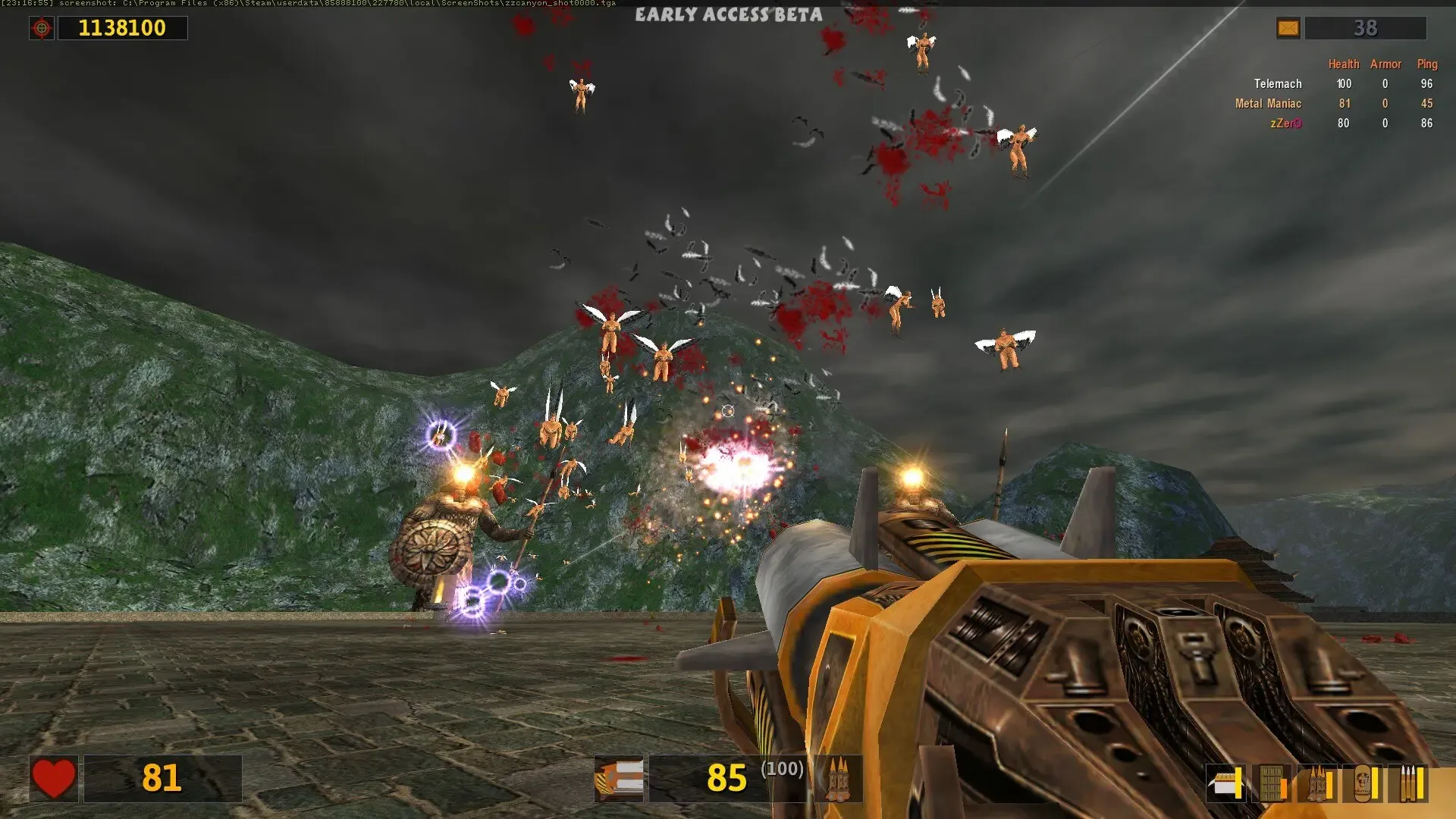Image resolution: width=1456 pixels, height=819 pixels.
Task: Expand the Health column header
Action: (x=1344, y=64)
